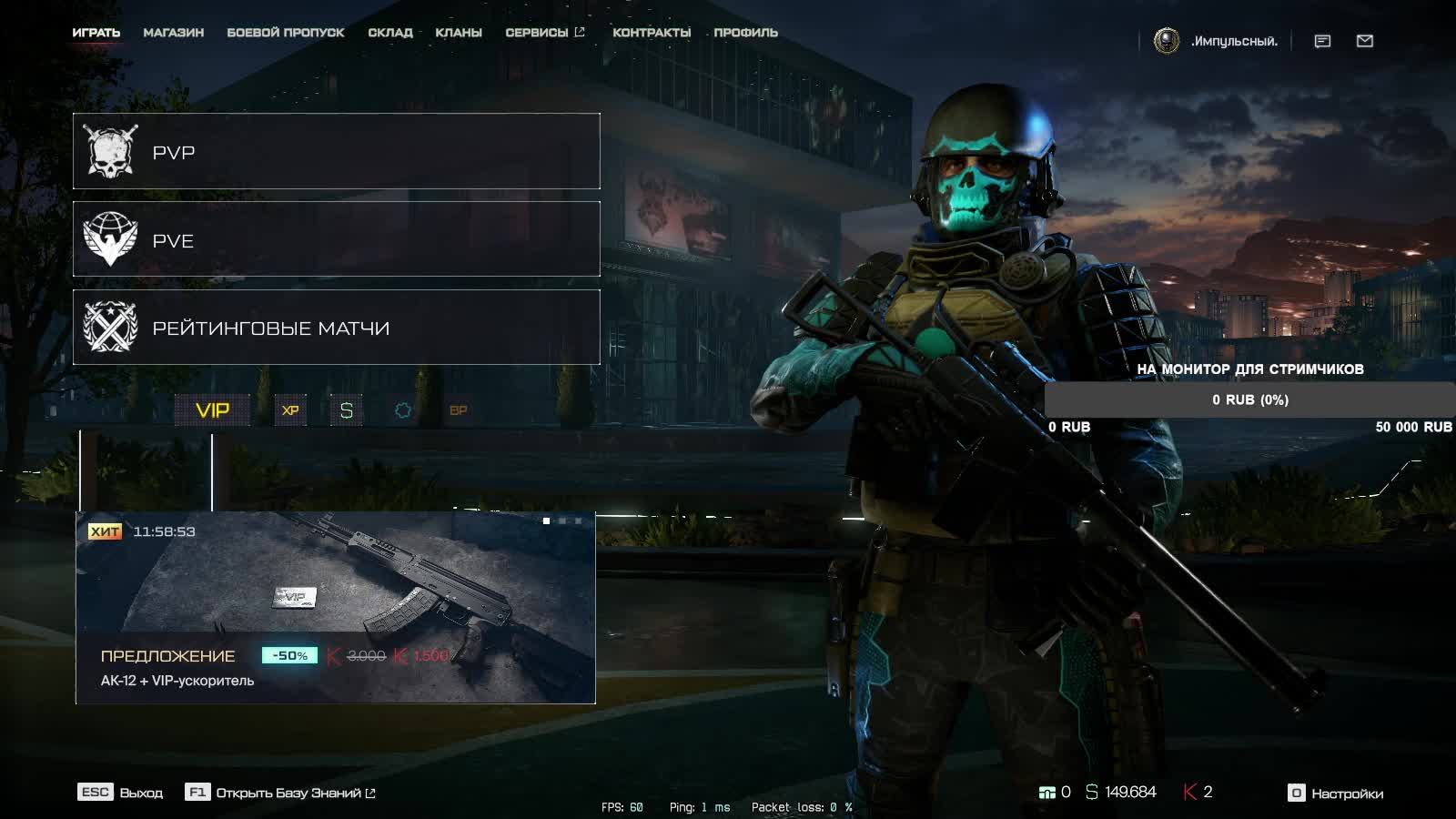The image size is (1456, 819).
Task: Open the AK-12 + VIP offer banner
Action: [x=335, y=608]
